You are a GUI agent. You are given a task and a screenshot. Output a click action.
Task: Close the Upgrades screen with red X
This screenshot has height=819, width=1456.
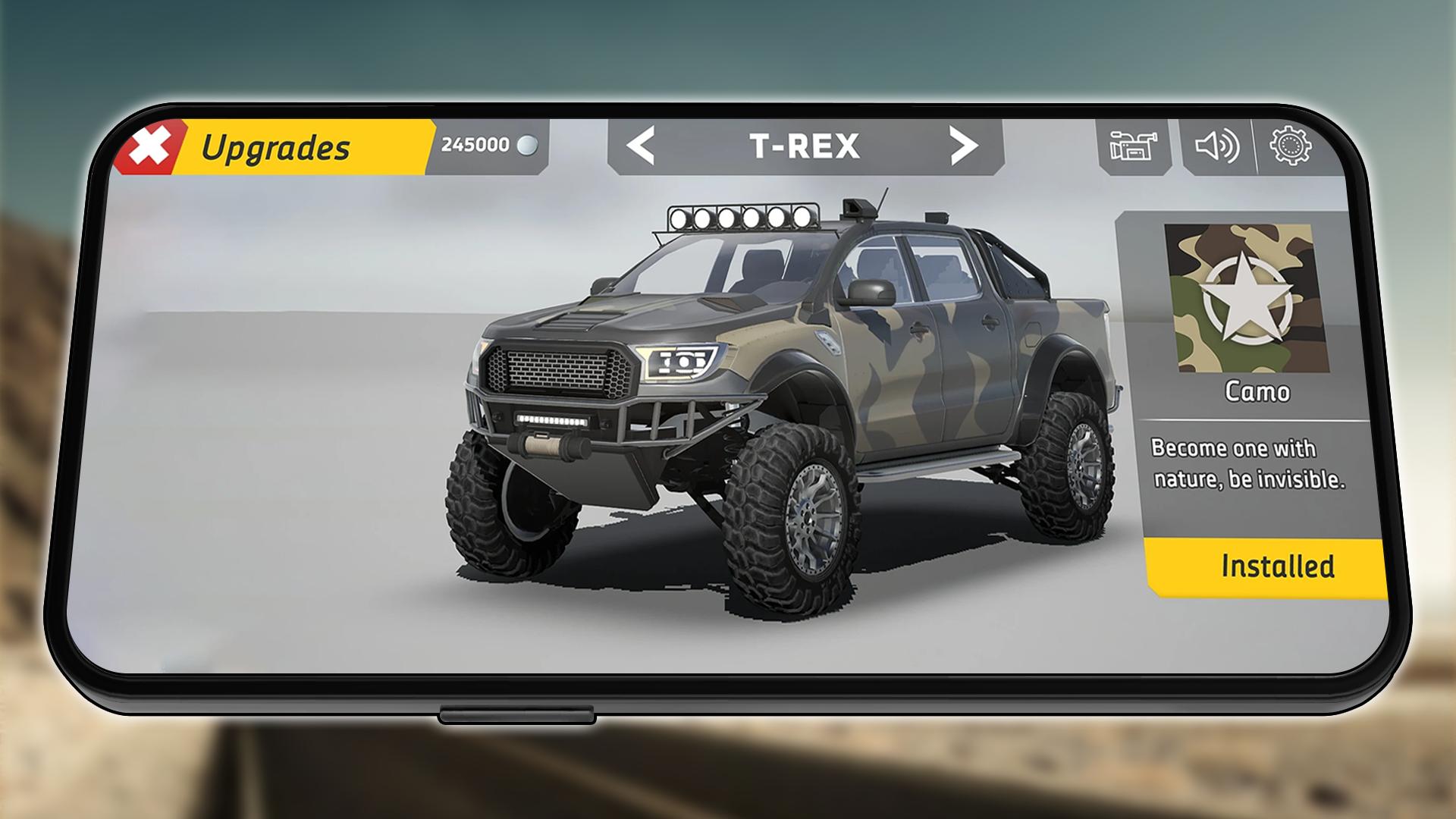pos(150,148)
